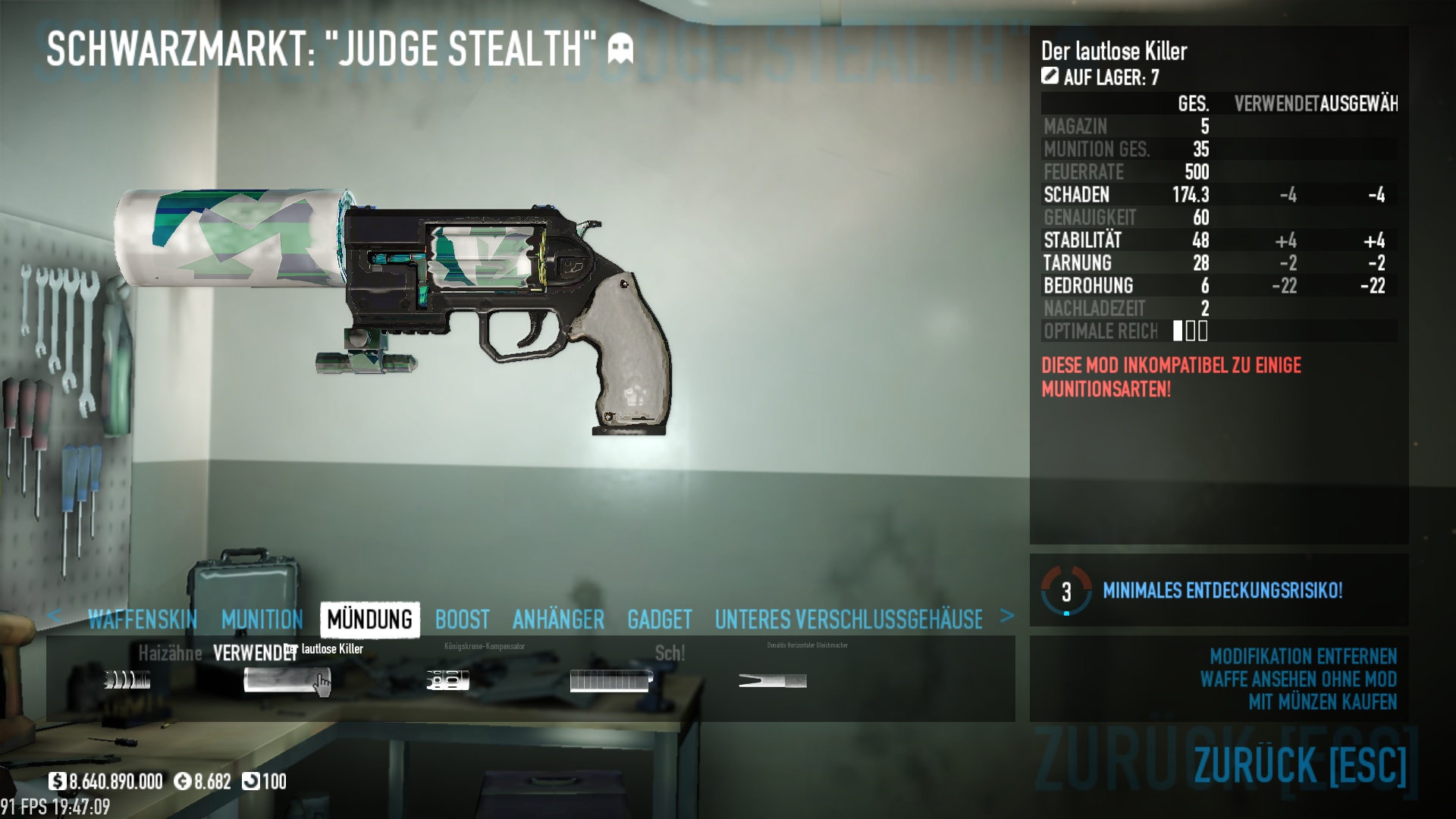Go back with the Zurück button
The width and height of the screenshot is (1456, 819).
[1299, 764]
